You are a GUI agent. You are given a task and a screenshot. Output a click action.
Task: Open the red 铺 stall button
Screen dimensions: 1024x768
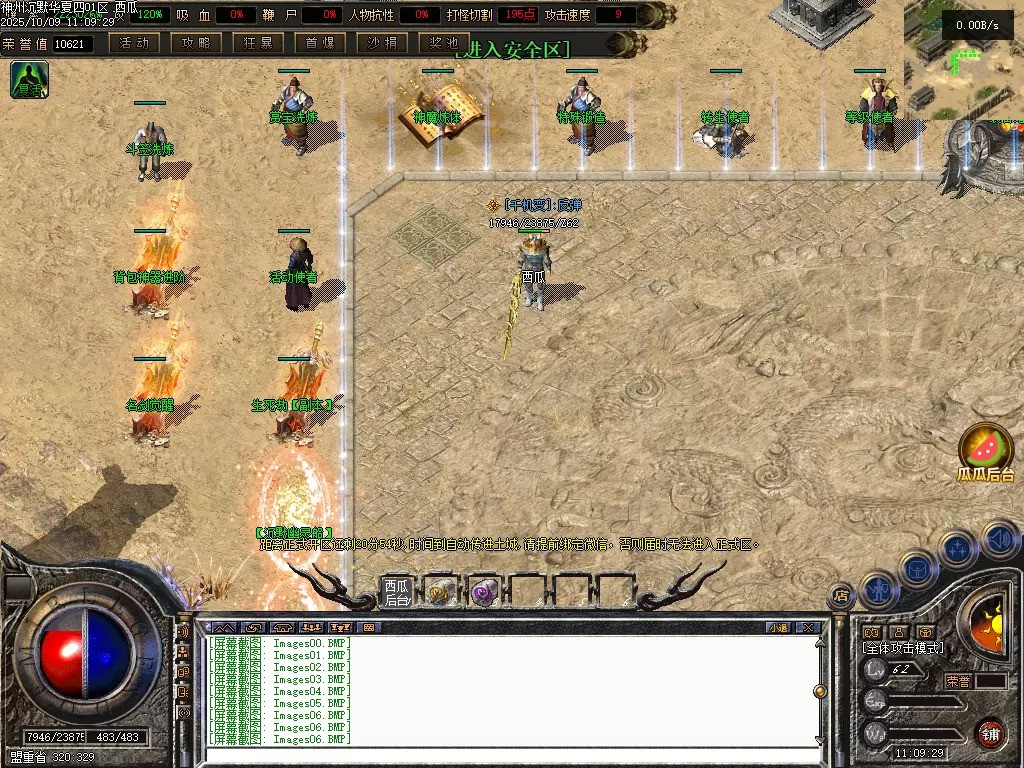(990, 733)
